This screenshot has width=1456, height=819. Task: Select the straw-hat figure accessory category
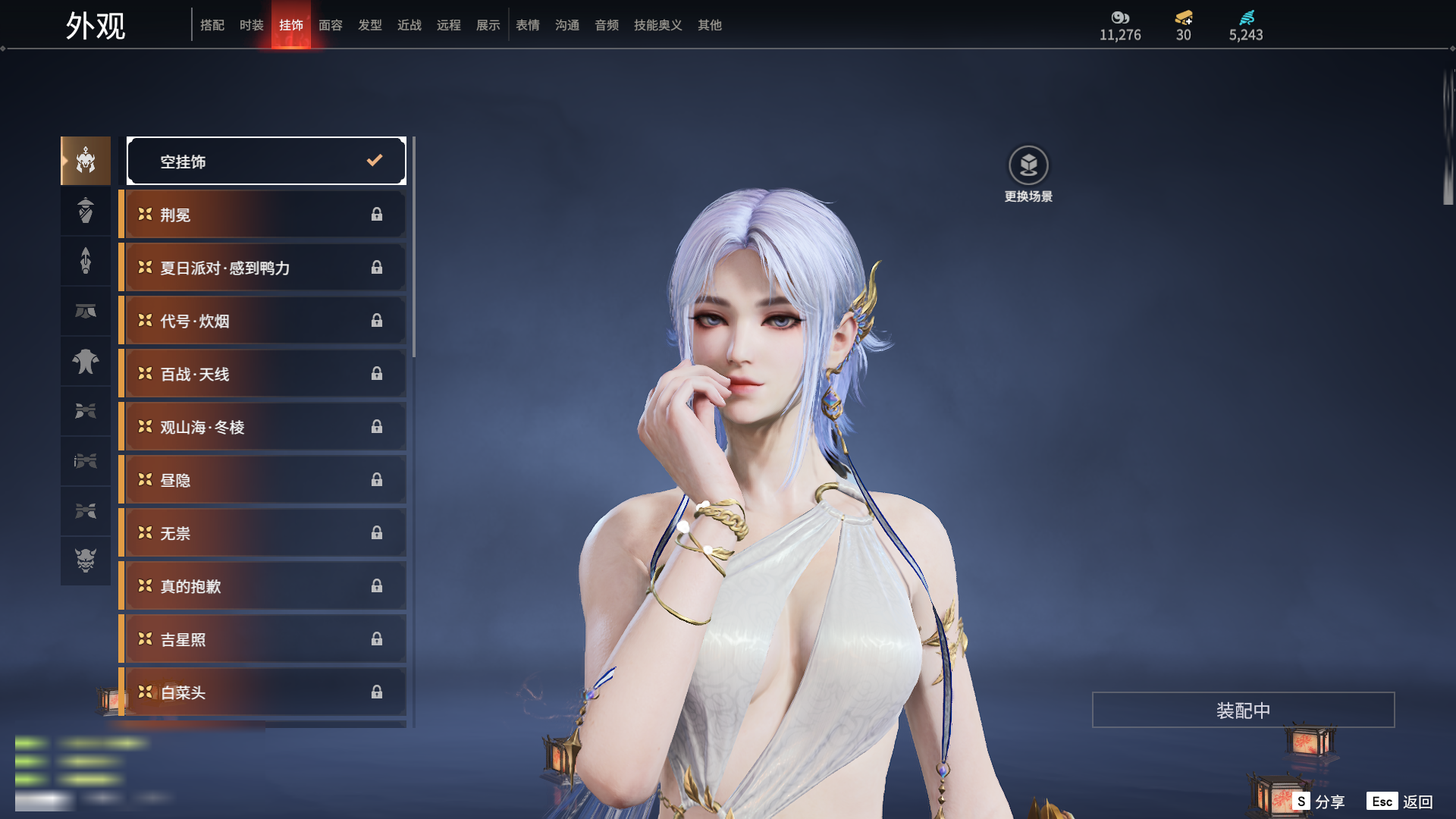click(86, 211)
